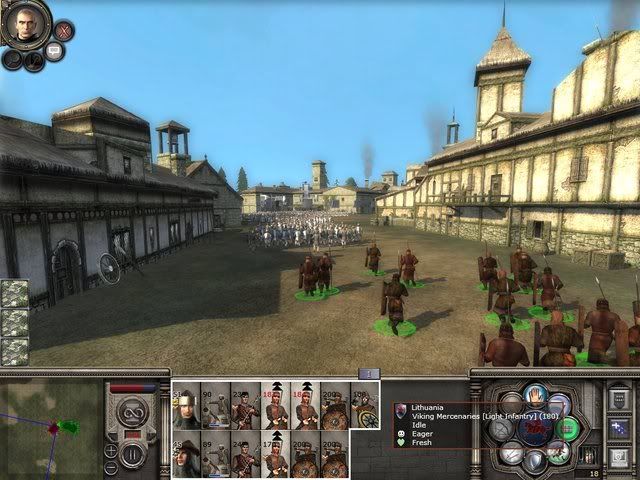Image resolution: width=640 pixels, height=480 pixels.
Task: Click the battle minimap
Action: (x=50, y=425)
